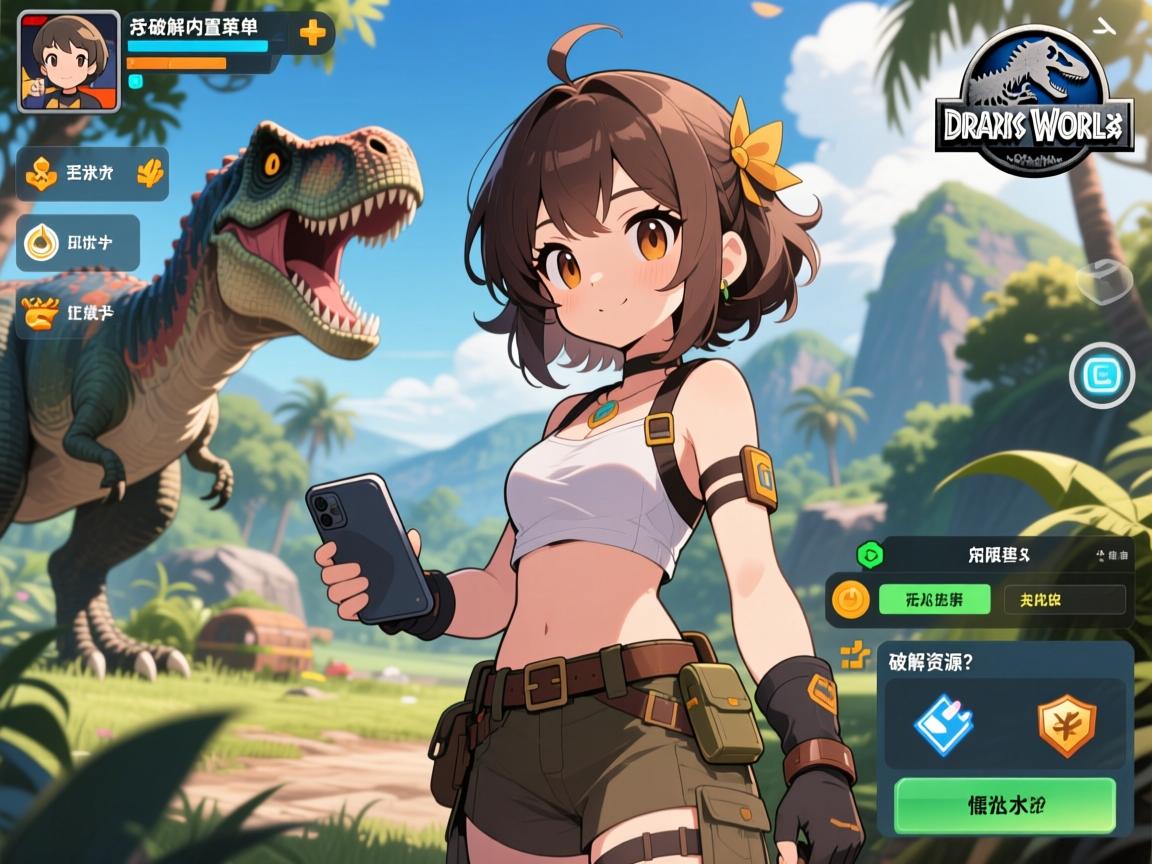The image size is (1152, 864).
Task: Click the orange round coin icon
Action: coord(851,599)
